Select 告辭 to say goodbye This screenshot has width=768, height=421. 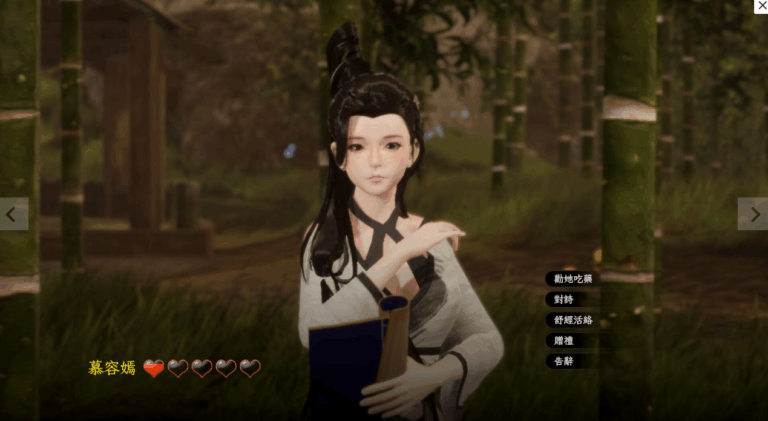pyautogui.click(x=563, y=361)
